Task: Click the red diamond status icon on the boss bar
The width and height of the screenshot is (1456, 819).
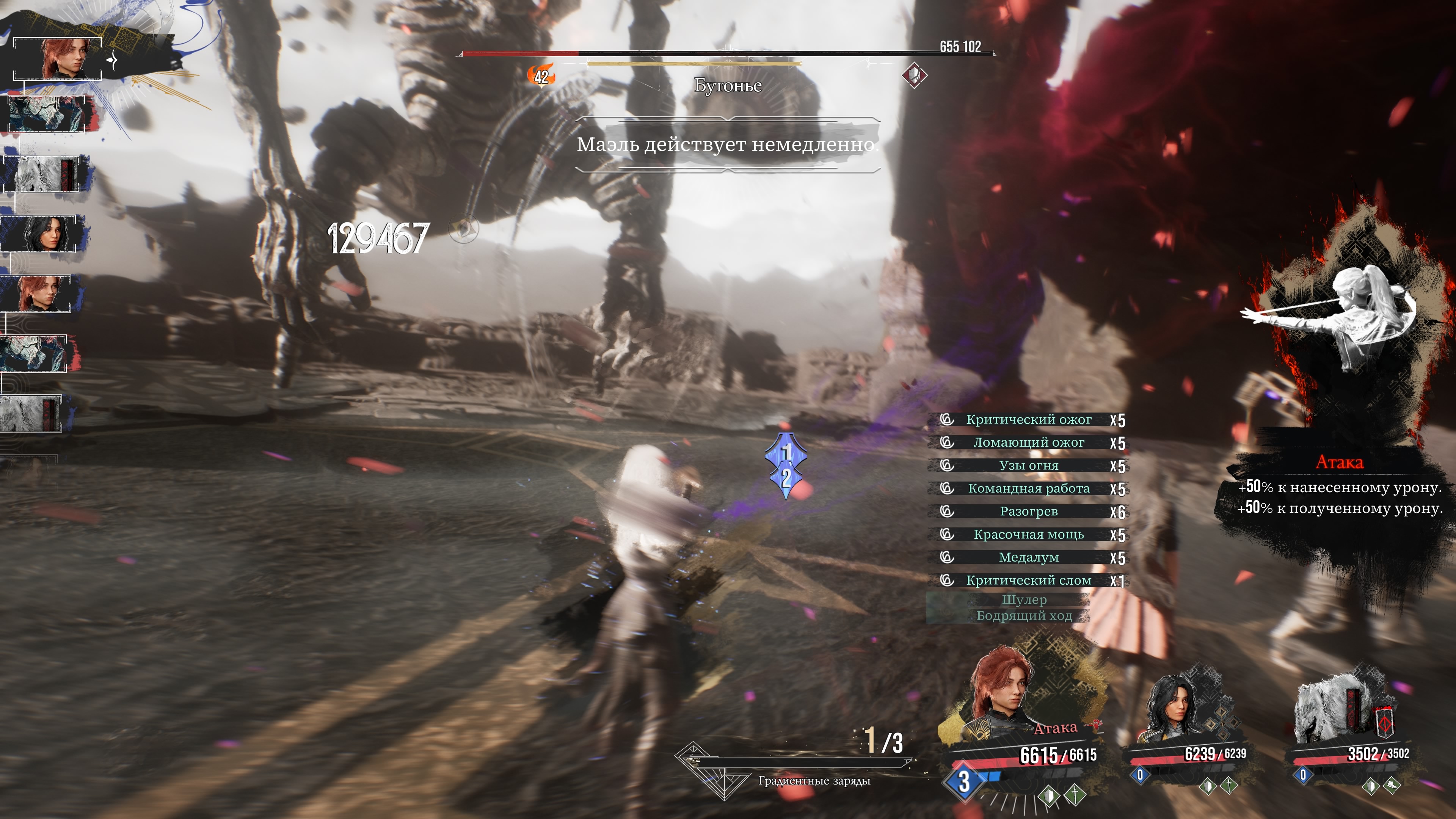Action: click(914, 75)
